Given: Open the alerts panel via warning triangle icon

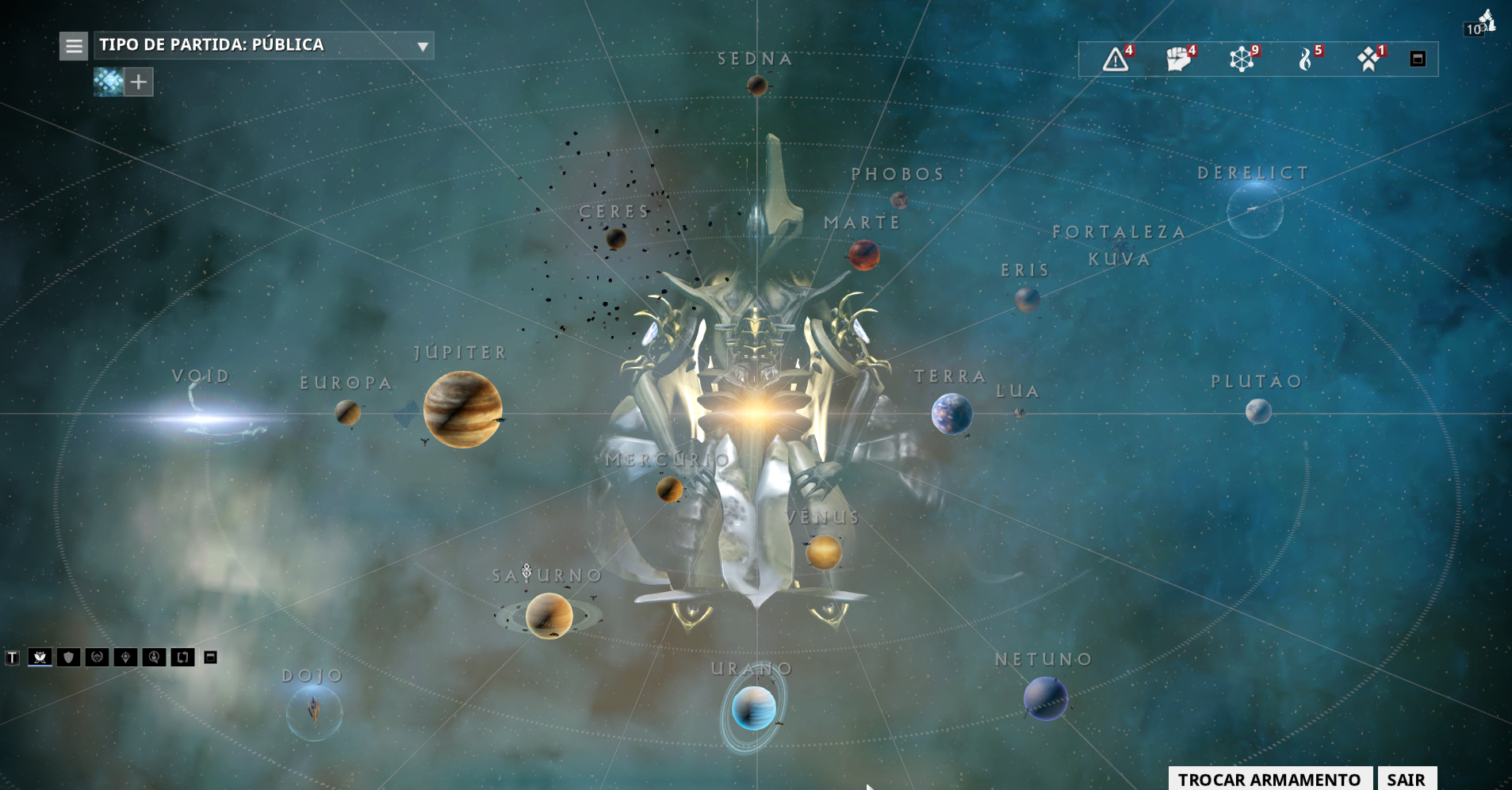Looking at the screenshot, I should (x=1115, y=60).
